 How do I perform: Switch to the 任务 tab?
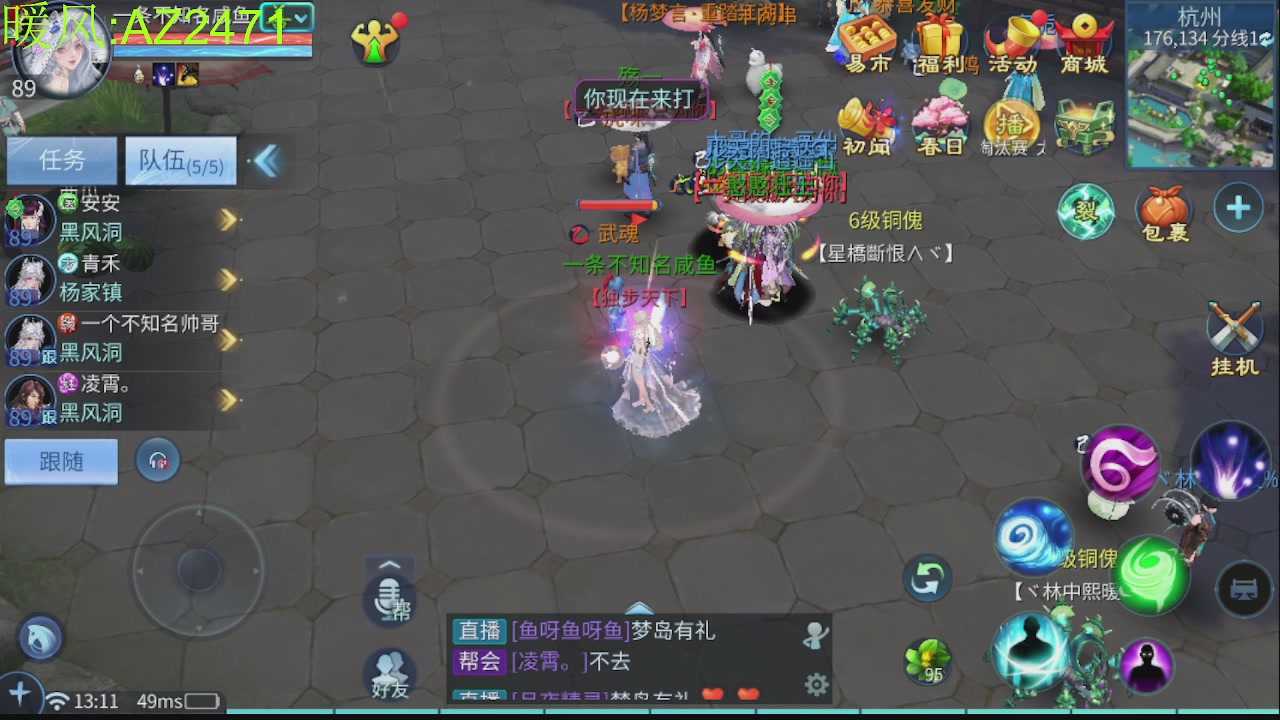pyautogui.click(x=60, y=160)
